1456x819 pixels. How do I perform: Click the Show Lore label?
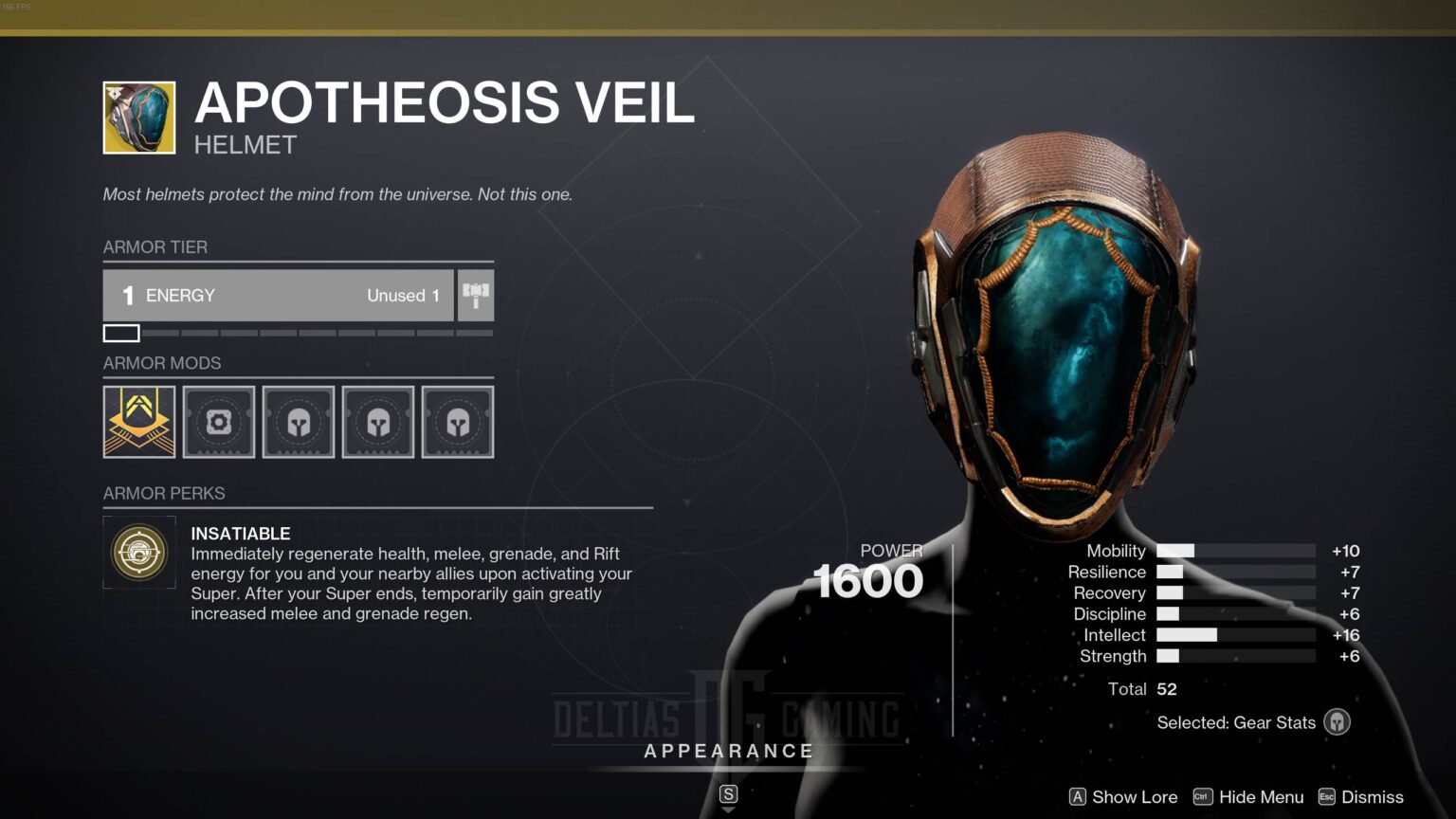click(1134, 797)
